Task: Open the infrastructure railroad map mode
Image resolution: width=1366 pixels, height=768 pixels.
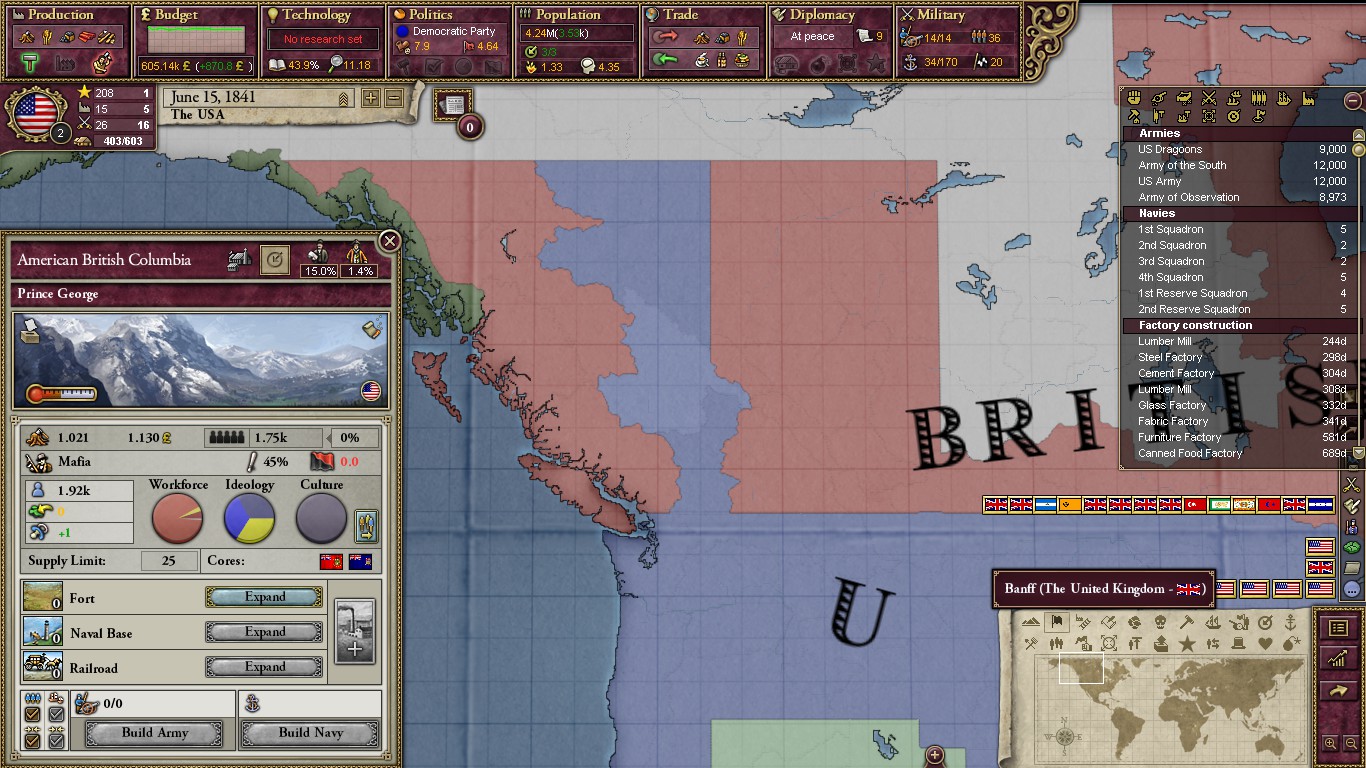Action: [1083, 621]
